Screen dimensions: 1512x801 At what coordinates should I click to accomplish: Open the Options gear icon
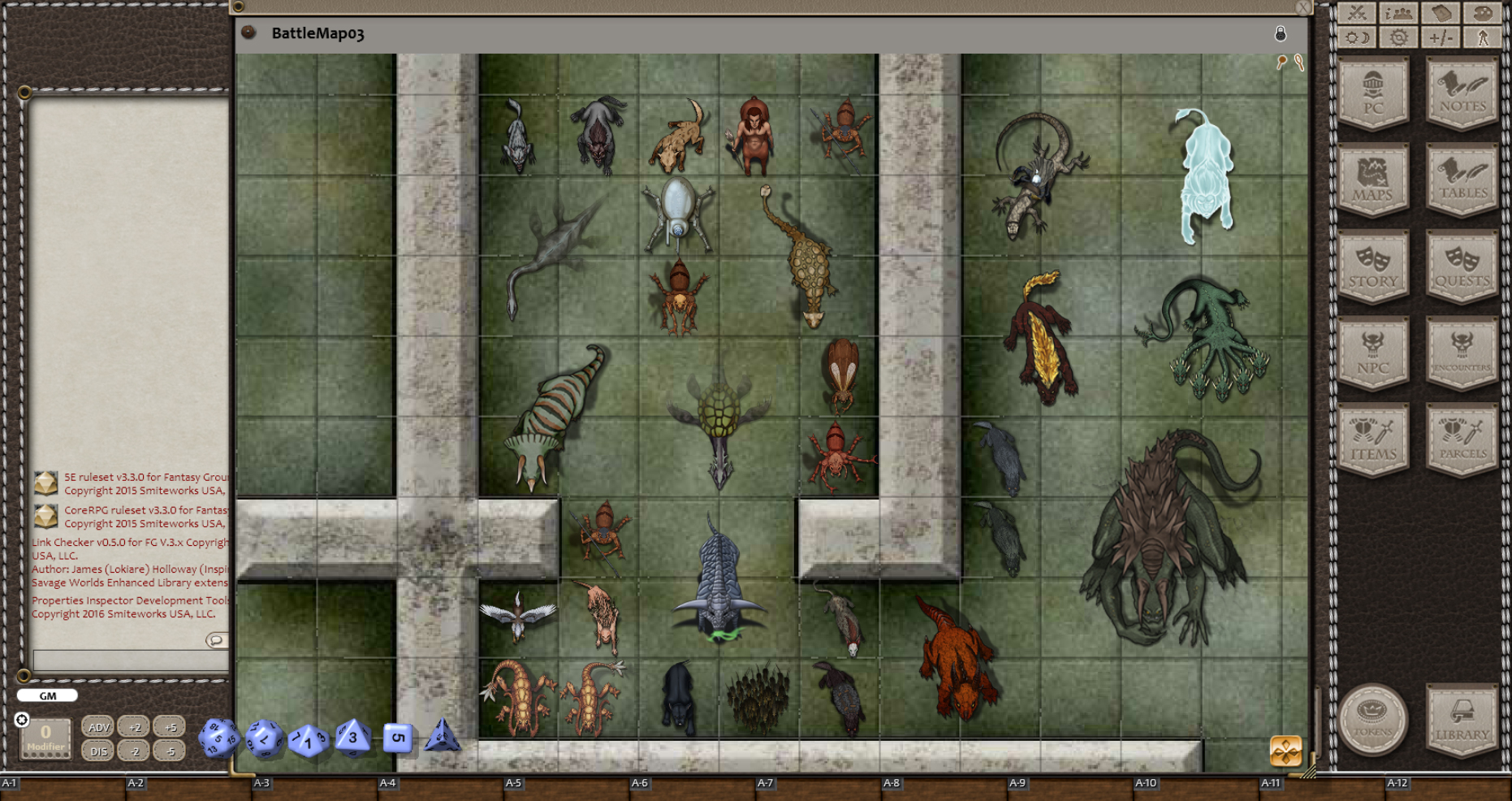point(1398,38)
